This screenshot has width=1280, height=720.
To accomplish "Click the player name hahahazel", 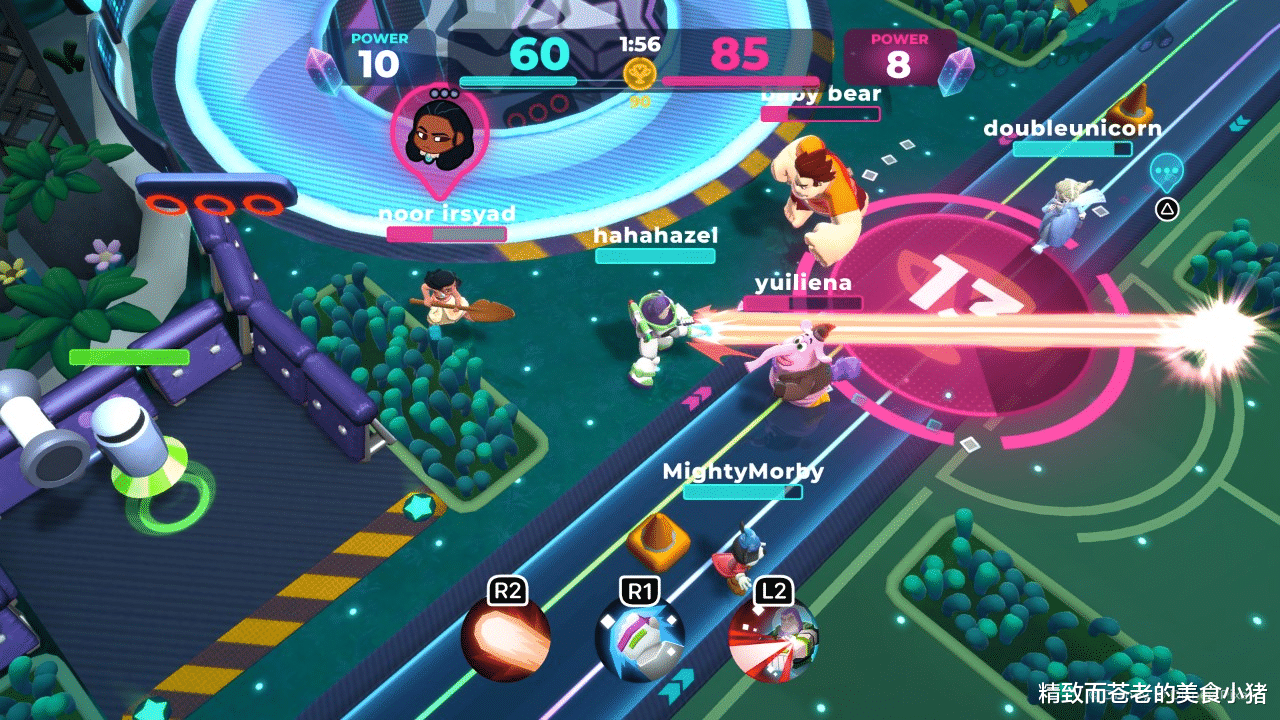I will tap(655, 236).
